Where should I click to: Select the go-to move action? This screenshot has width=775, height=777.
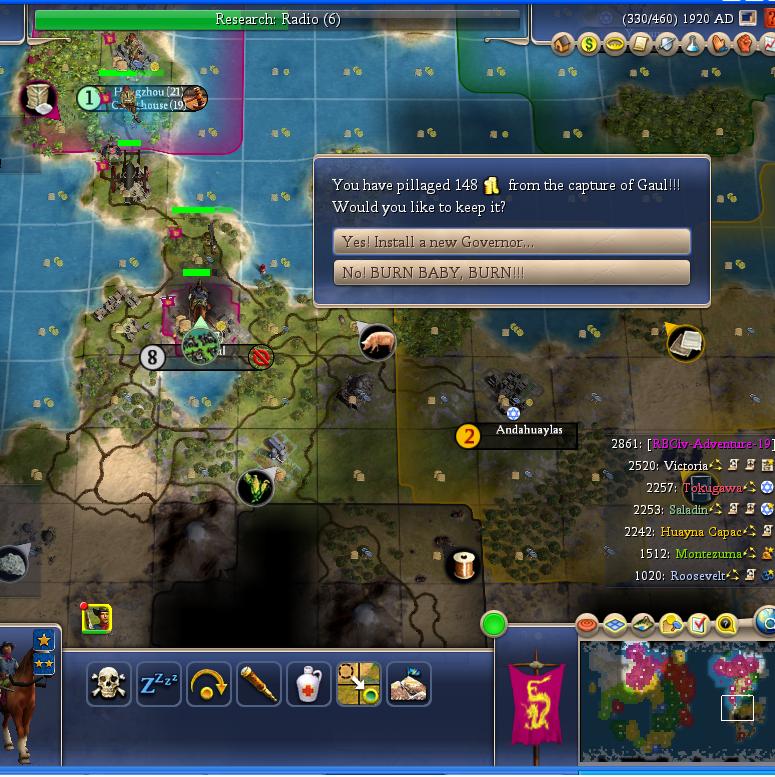coord(359,684)
